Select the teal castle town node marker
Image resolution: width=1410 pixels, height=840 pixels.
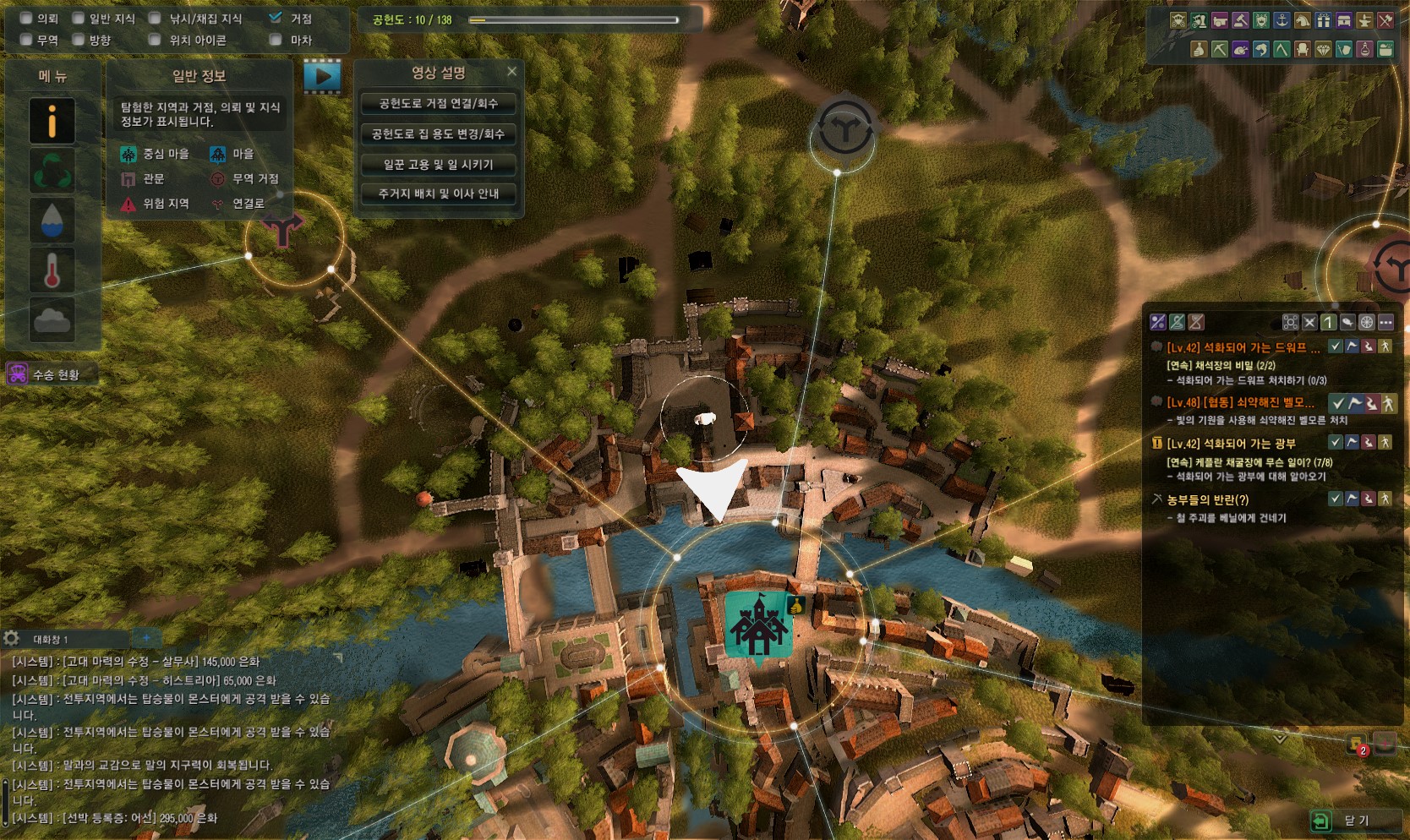757,625
